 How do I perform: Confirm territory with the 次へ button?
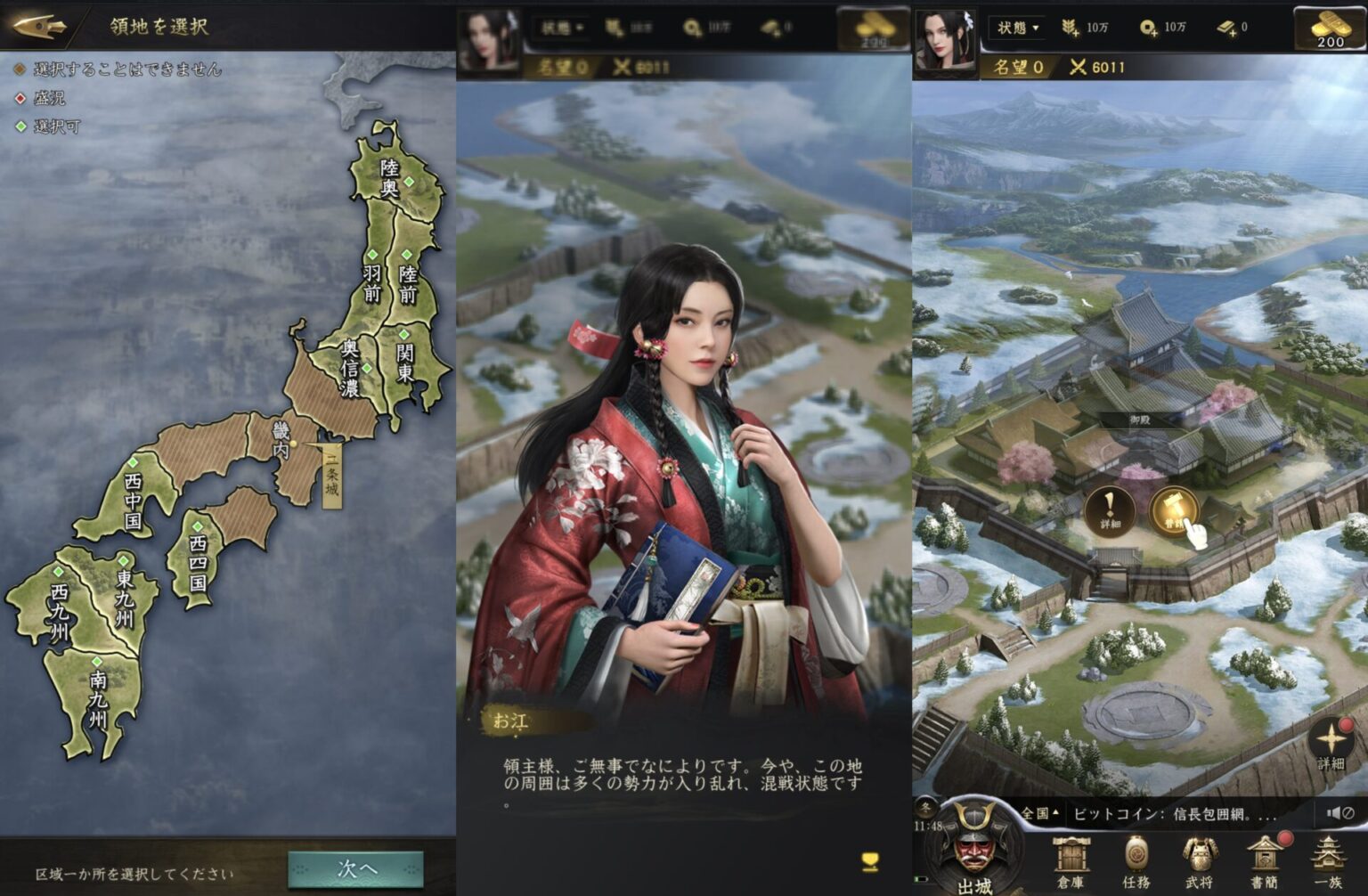tap(355, 868)
